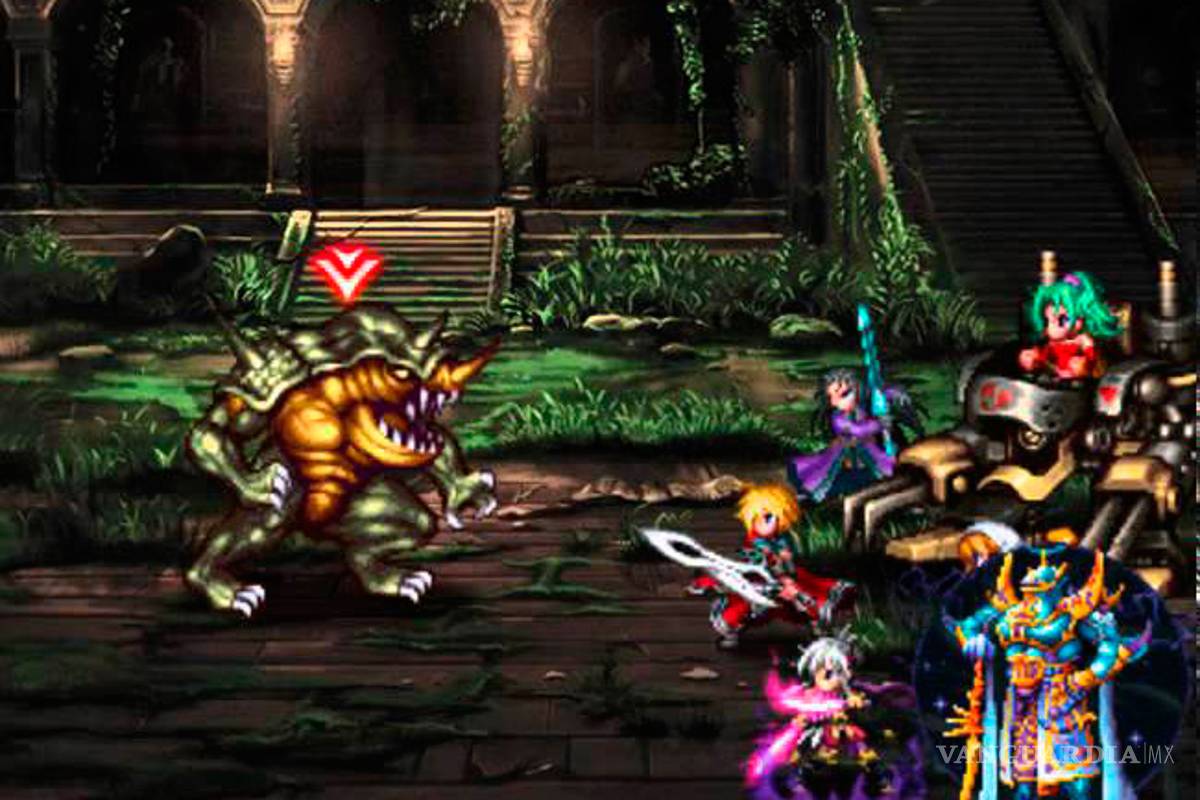This screenshot has width=1200, height=800.
Task: Click the red target arrow marker
Action: (345, 269)
